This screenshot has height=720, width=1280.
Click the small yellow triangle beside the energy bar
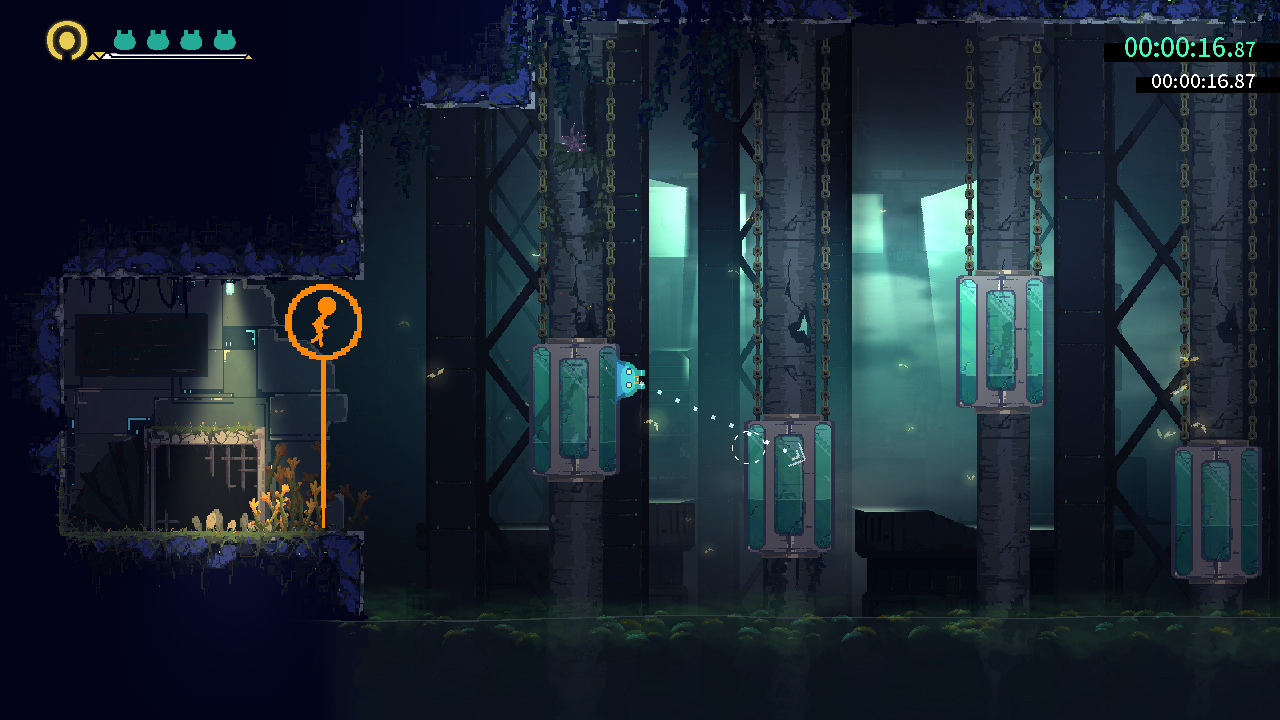point(96,57)
